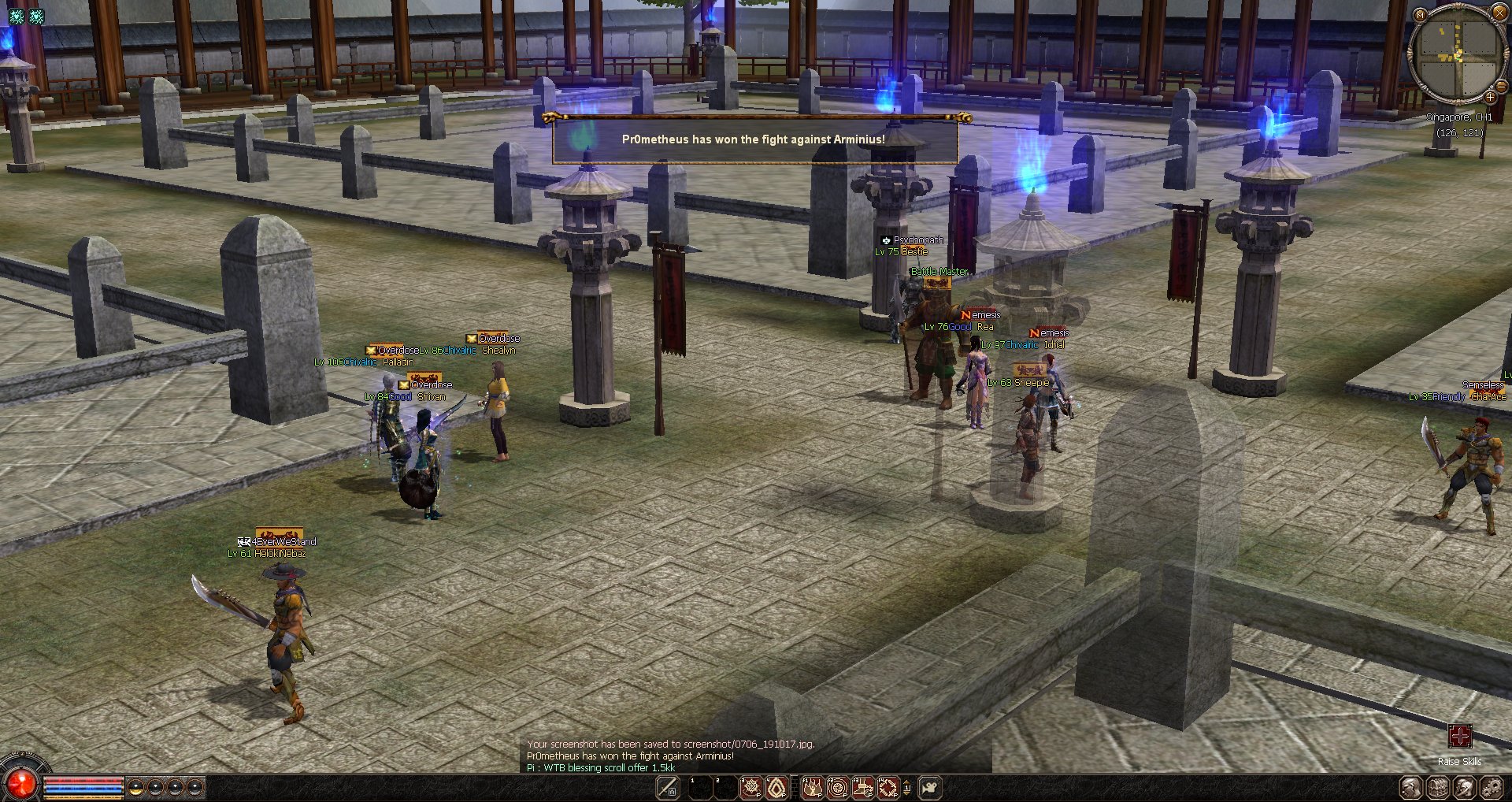Click the red Raise Skills cross icon
The width and height of the screenshot is (1512, 802).
1459,737
